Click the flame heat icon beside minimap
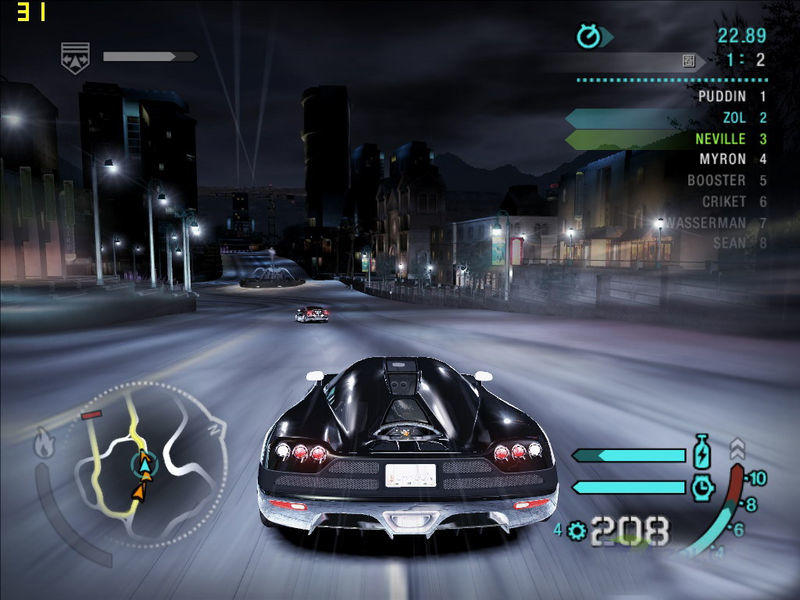 (x=44, y=443)
